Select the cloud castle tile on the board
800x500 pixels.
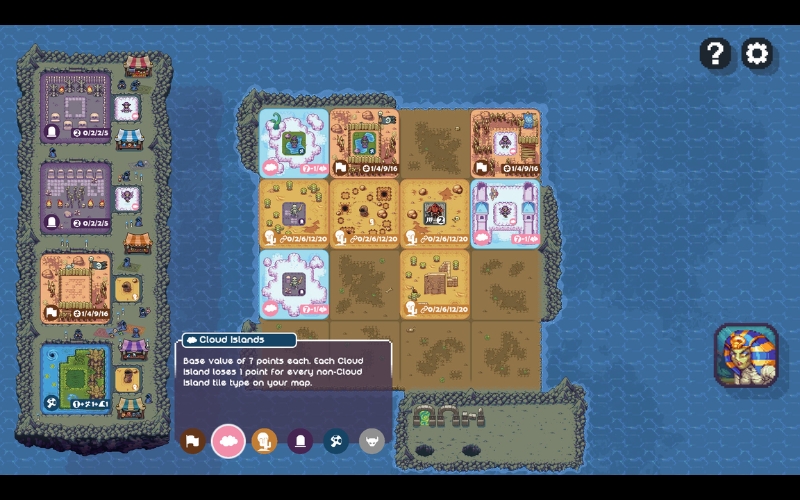point(505,212)
